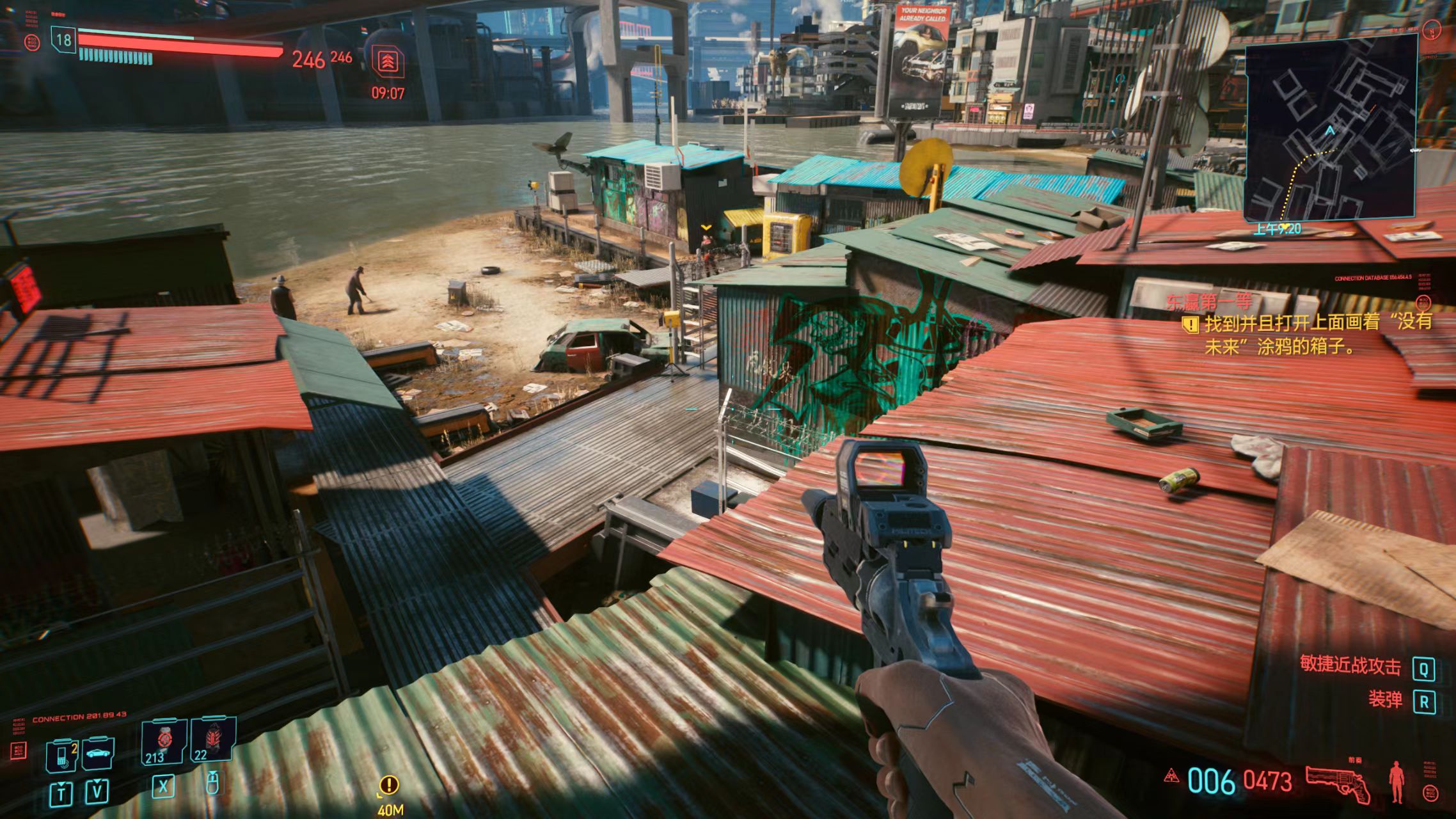Viewport: 1456px width, 819px height.
Task: Select the standing body stance icon
Action: pos(1396,782)
